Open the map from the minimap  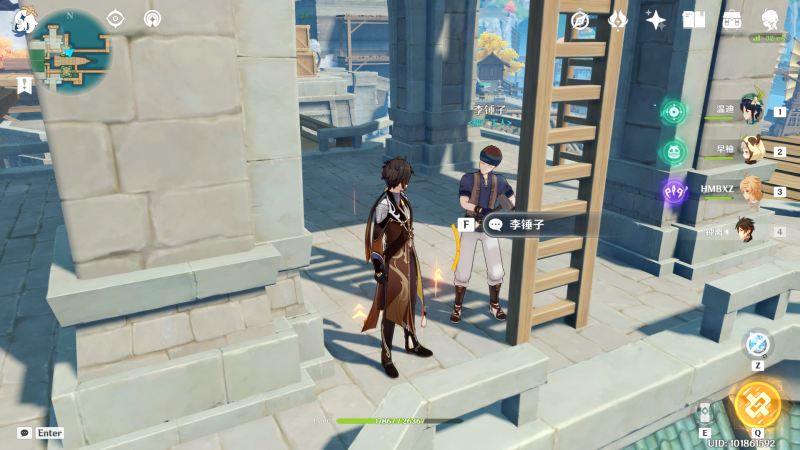coord(69,52)
